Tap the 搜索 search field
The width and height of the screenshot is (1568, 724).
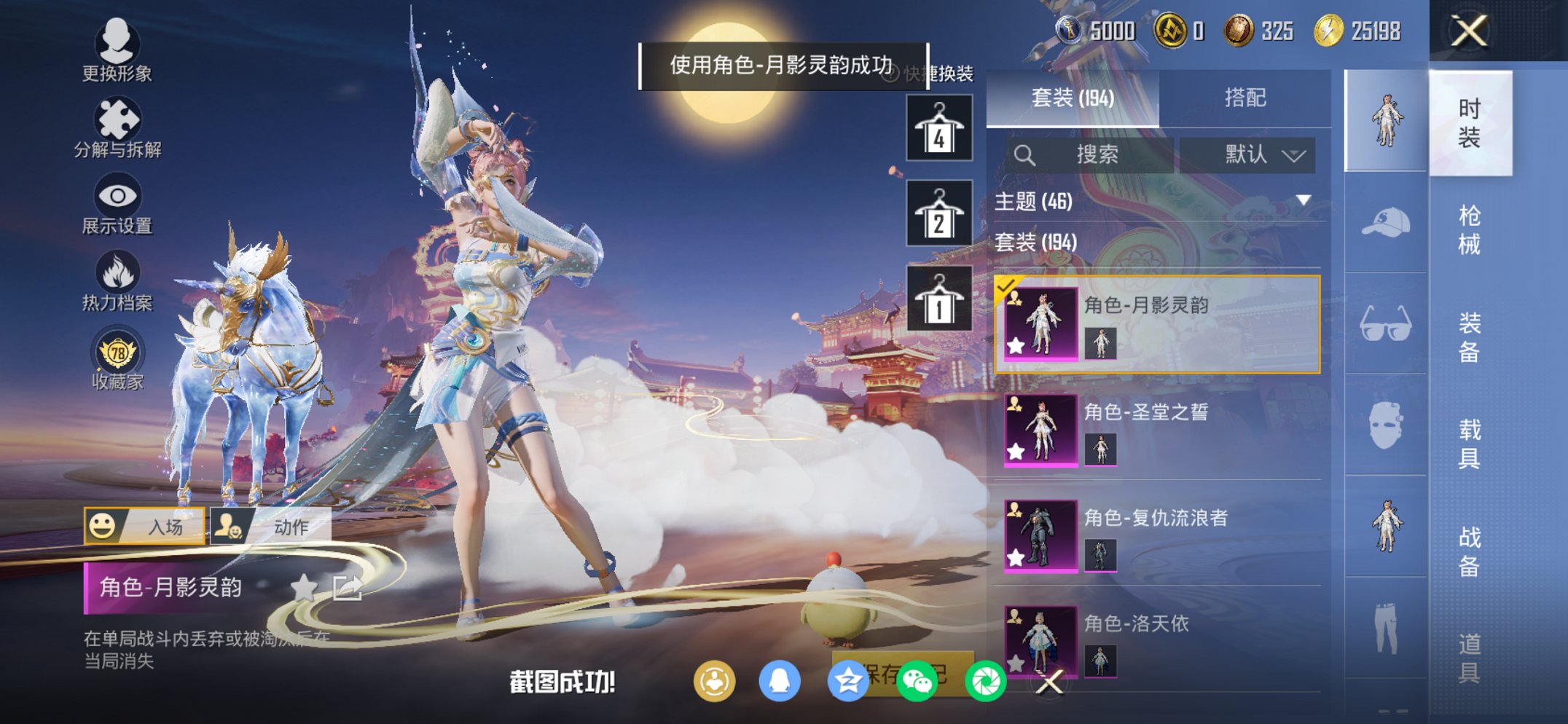tap(1097, 155)
